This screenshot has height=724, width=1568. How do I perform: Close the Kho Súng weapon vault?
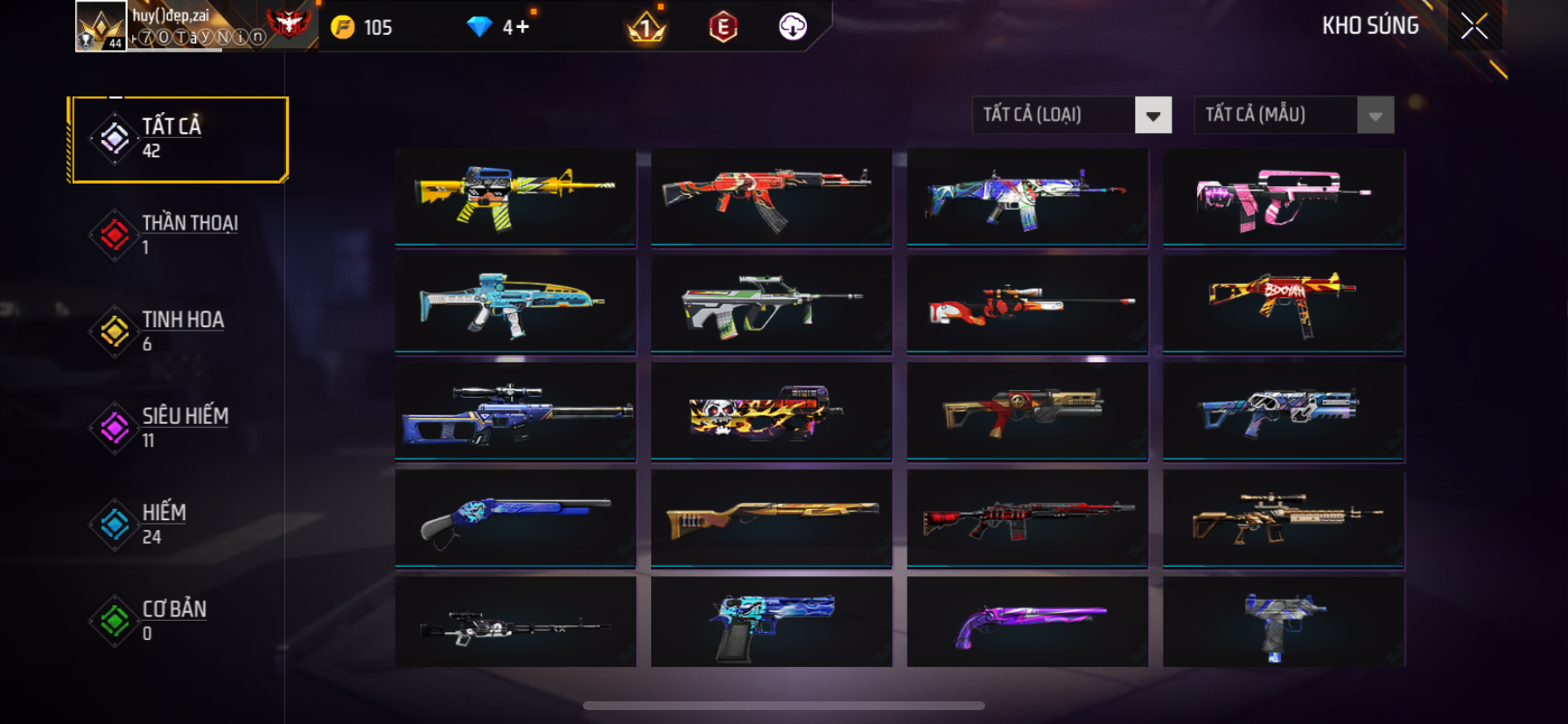pos(1474,27)
